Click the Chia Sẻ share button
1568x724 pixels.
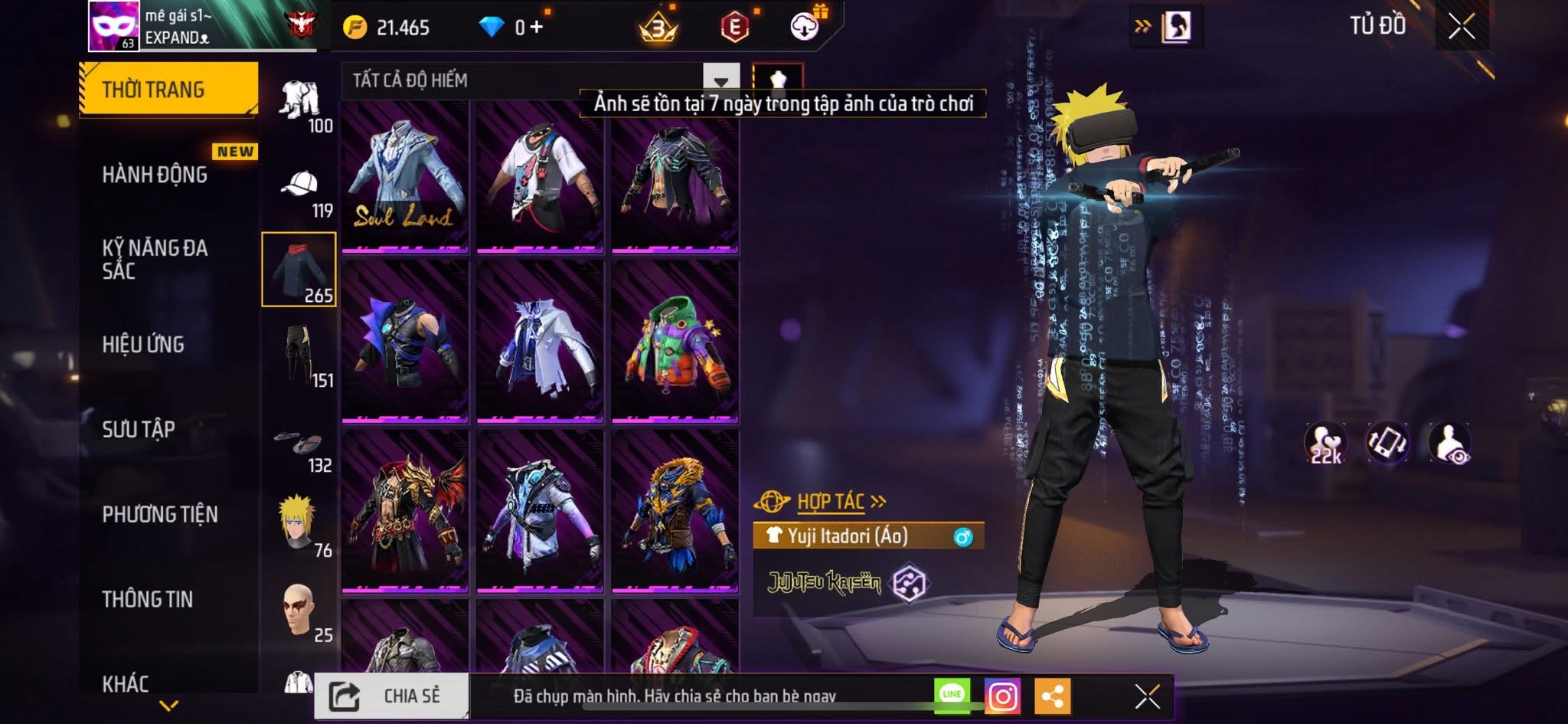[x=392, y=696]
